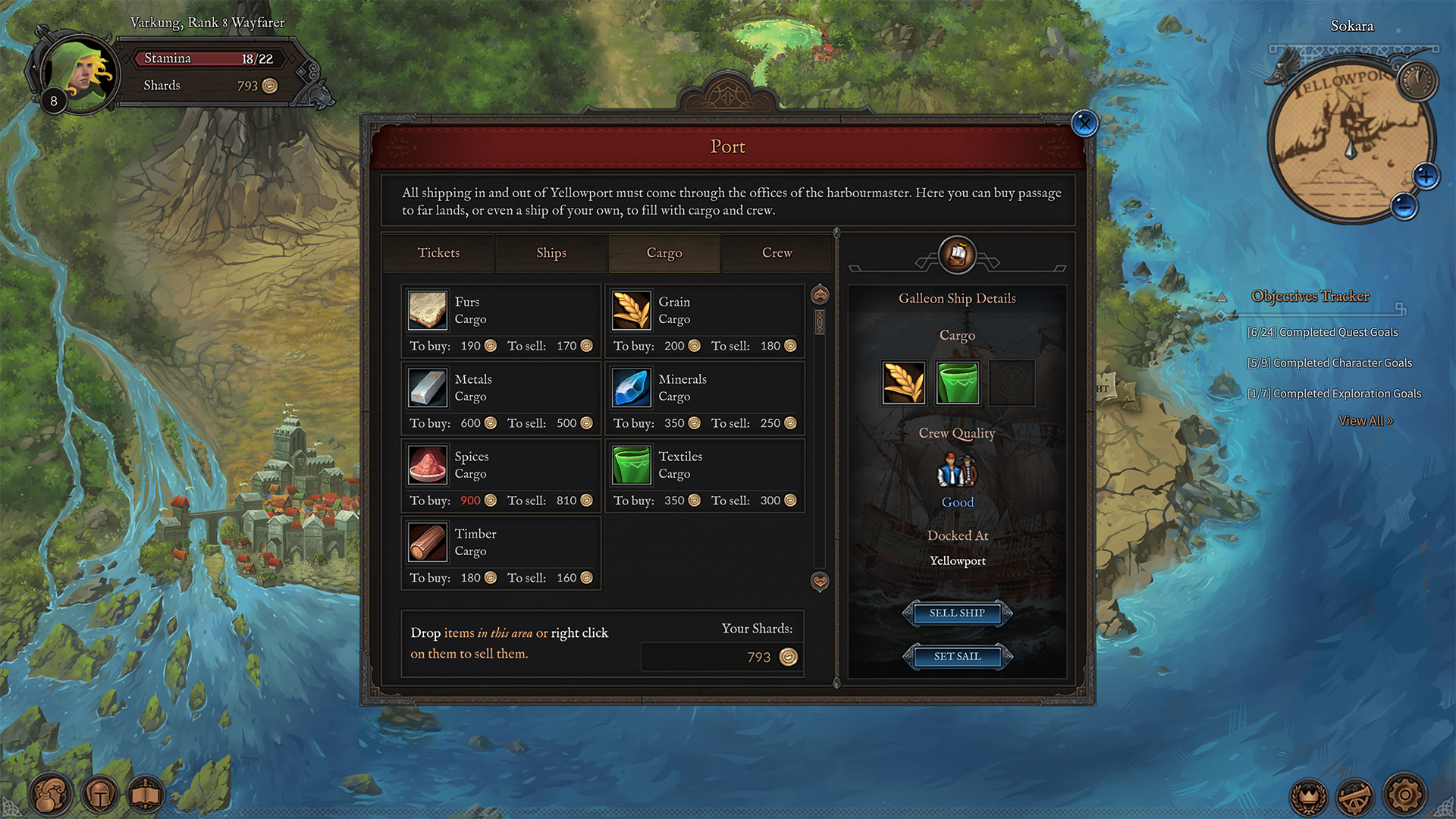Click the Spices cargo icon
This screenshot has height=819, width=1456.
427,465
